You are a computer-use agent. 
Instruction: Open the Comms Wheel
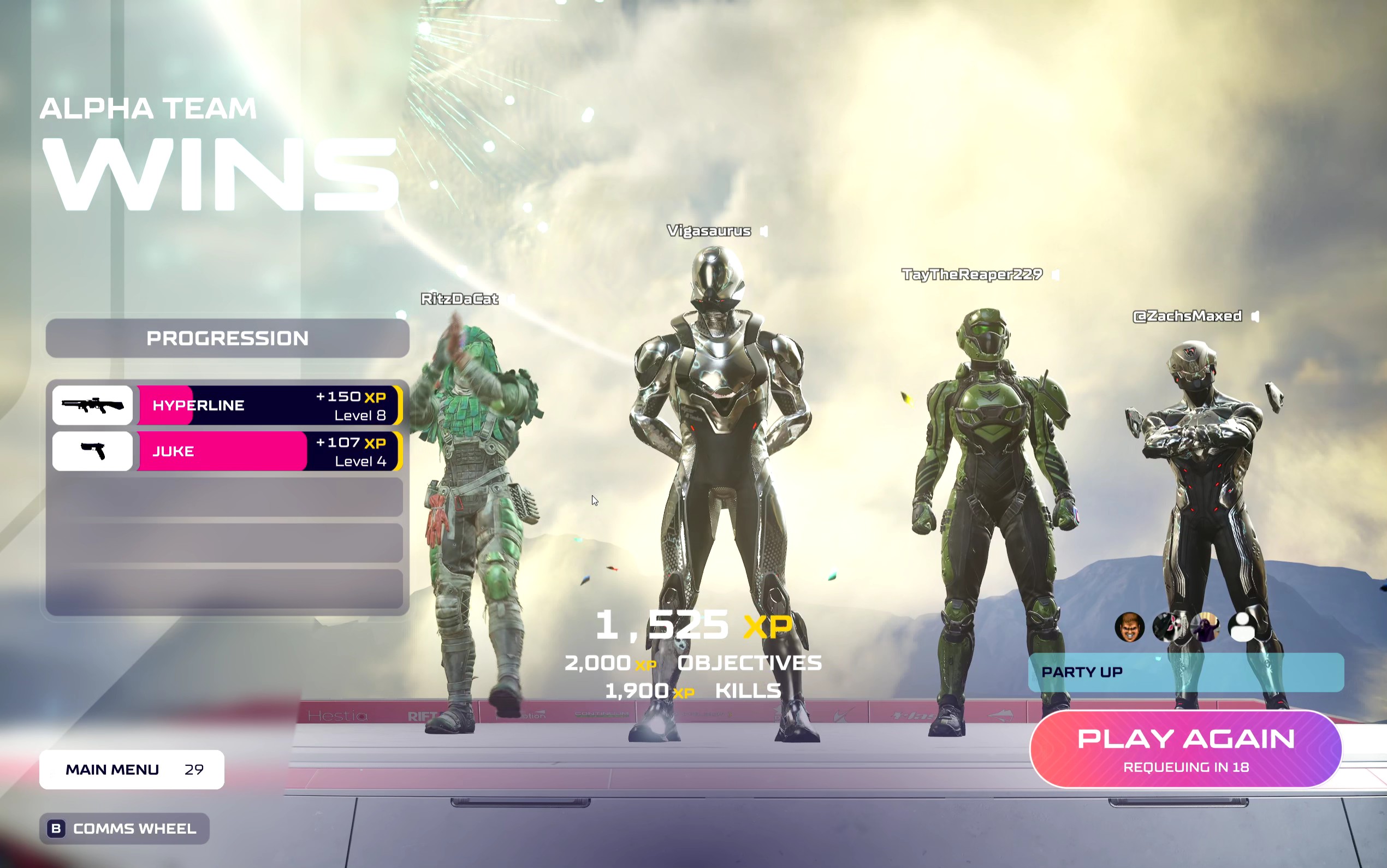(x=124, y=828)
